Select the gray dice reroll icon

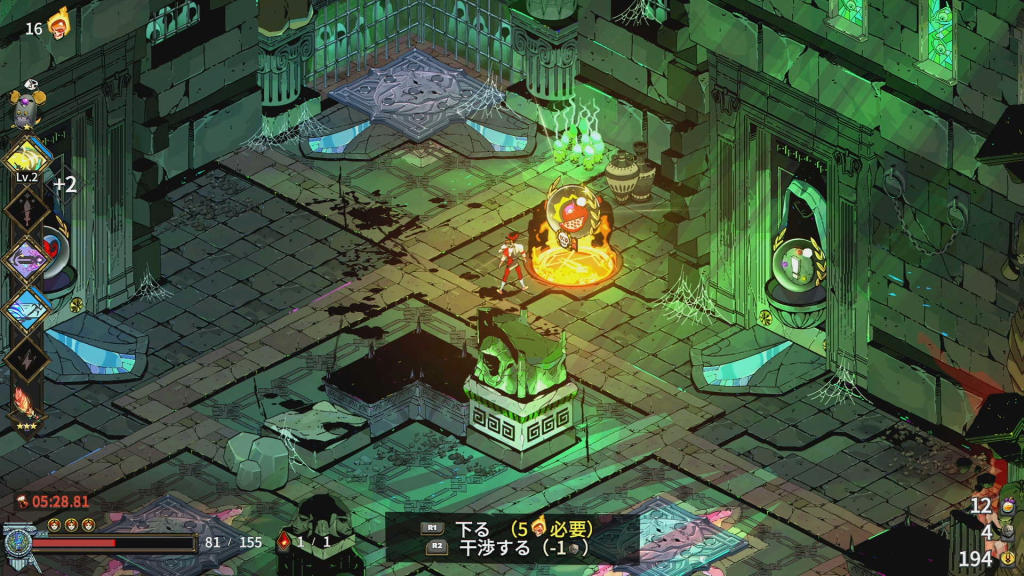1006,532
